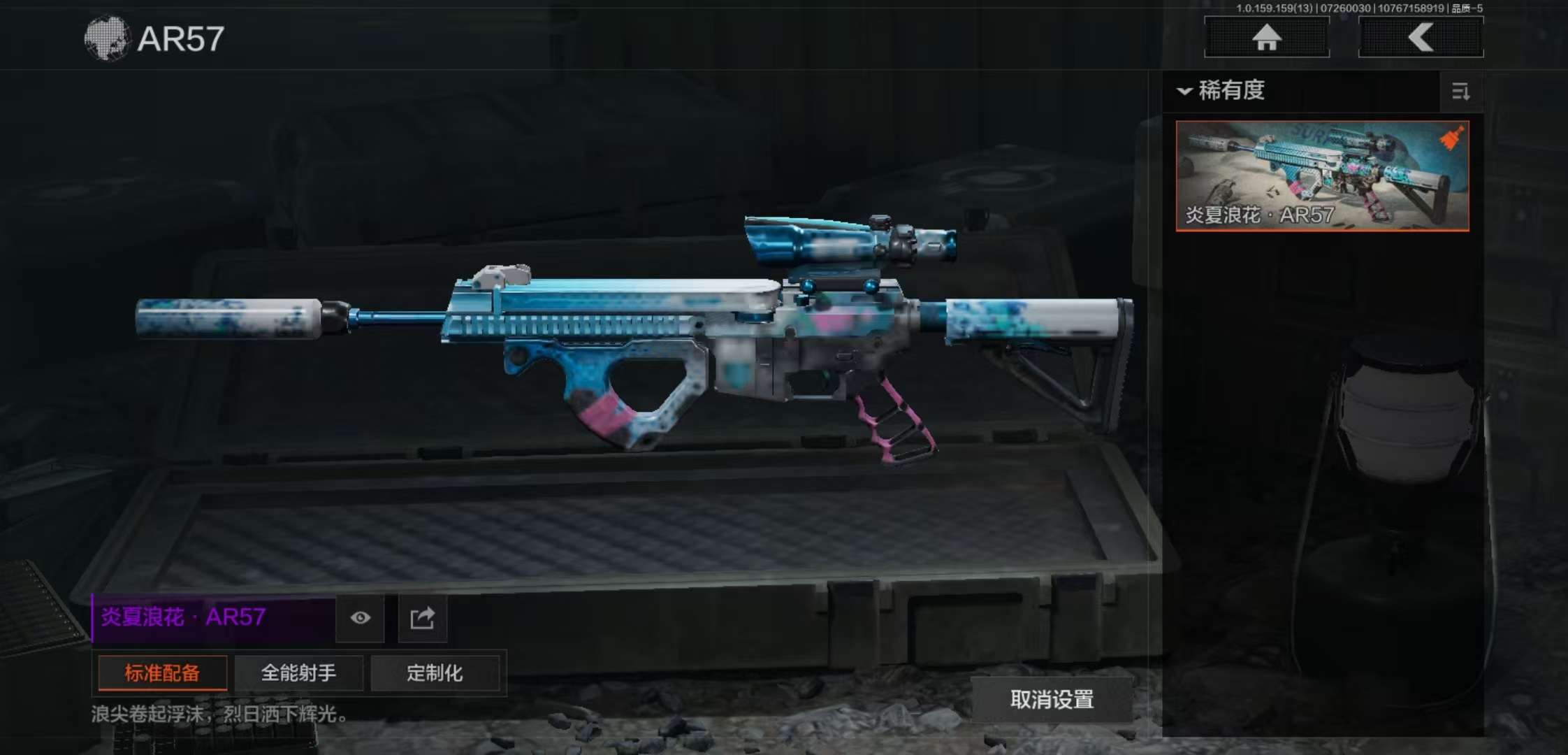
Task: Select the 炎夏浪花 AR57 skin thumbnail
Action: tap(1322, 175)
